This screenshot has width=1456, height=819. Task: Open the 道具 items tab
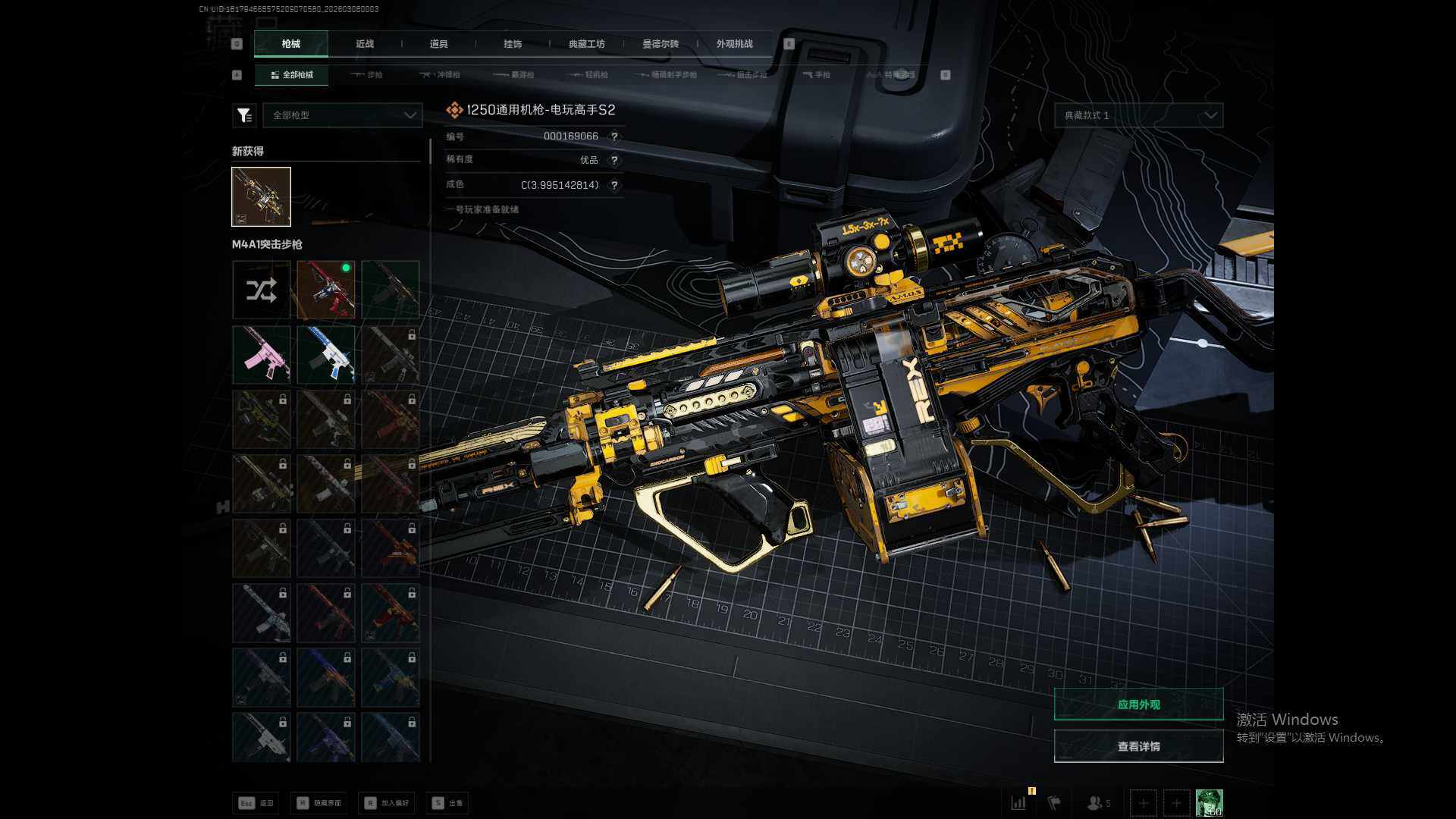point(438,44)
